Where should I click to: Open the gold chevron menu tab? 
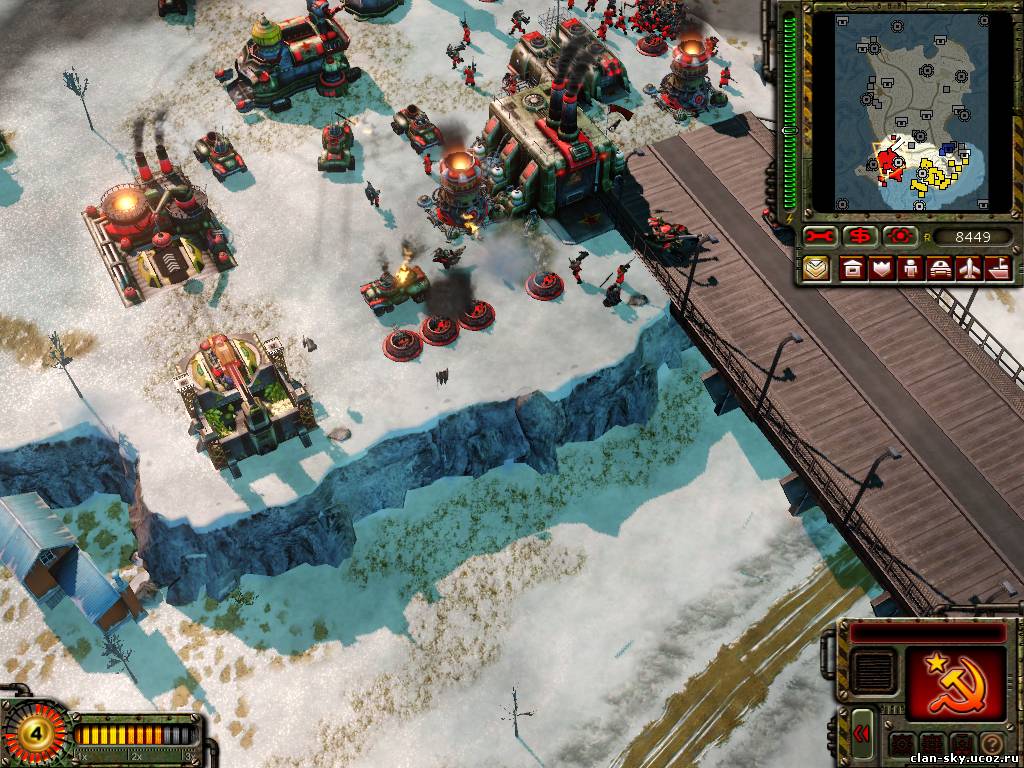point(817,269)
